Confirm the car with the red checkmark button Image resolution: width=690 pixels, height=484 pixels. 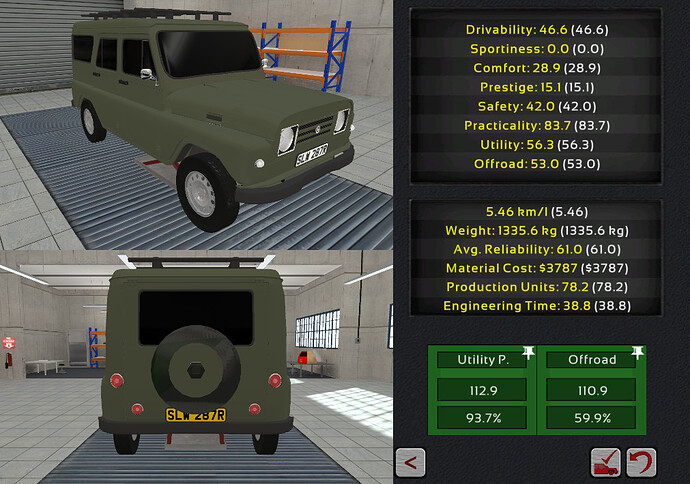coord(606,462)
